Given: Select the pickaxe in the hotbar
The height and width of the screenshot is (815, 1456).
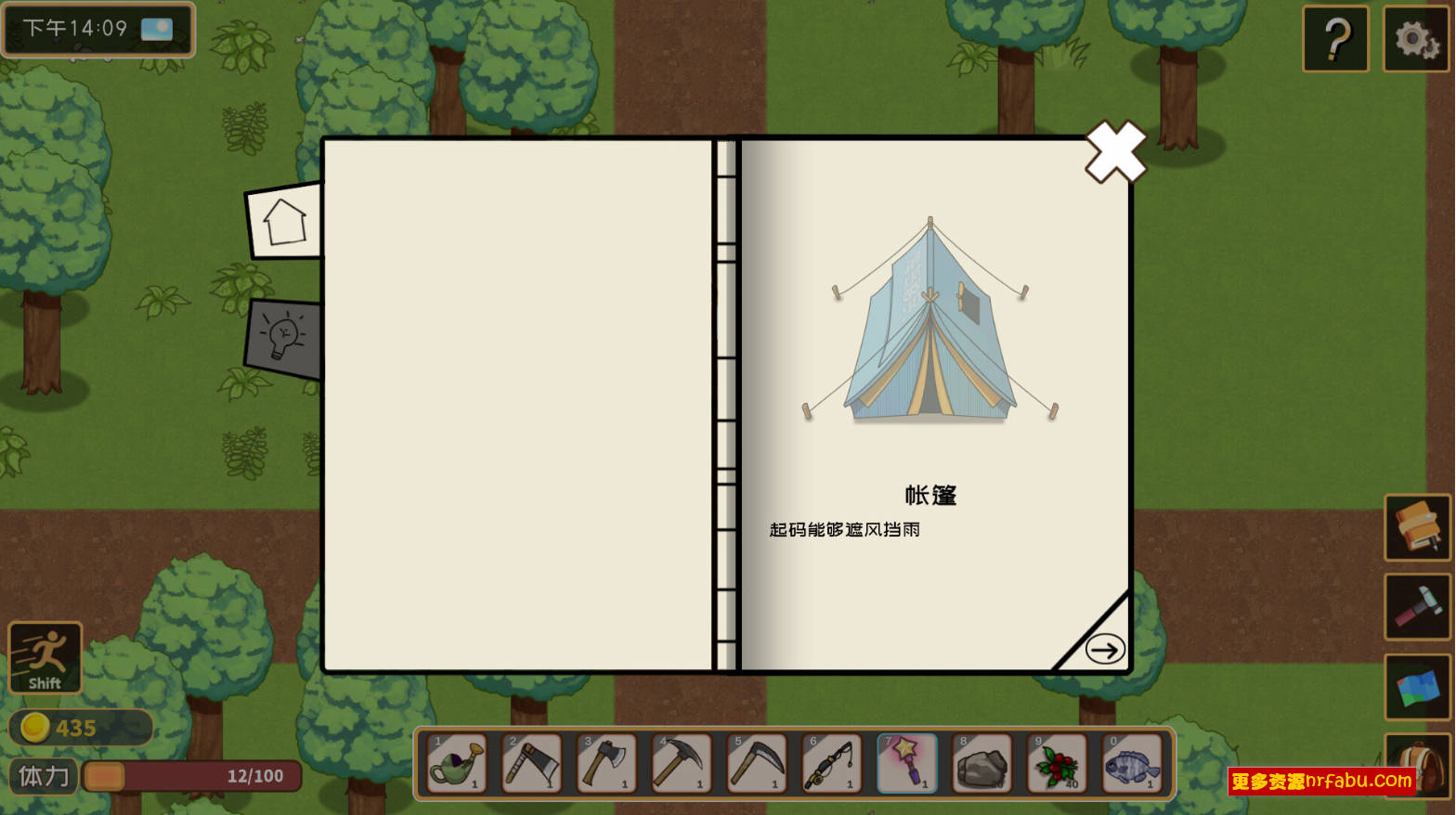Looking at the screenshot, I should click(681, 763).
